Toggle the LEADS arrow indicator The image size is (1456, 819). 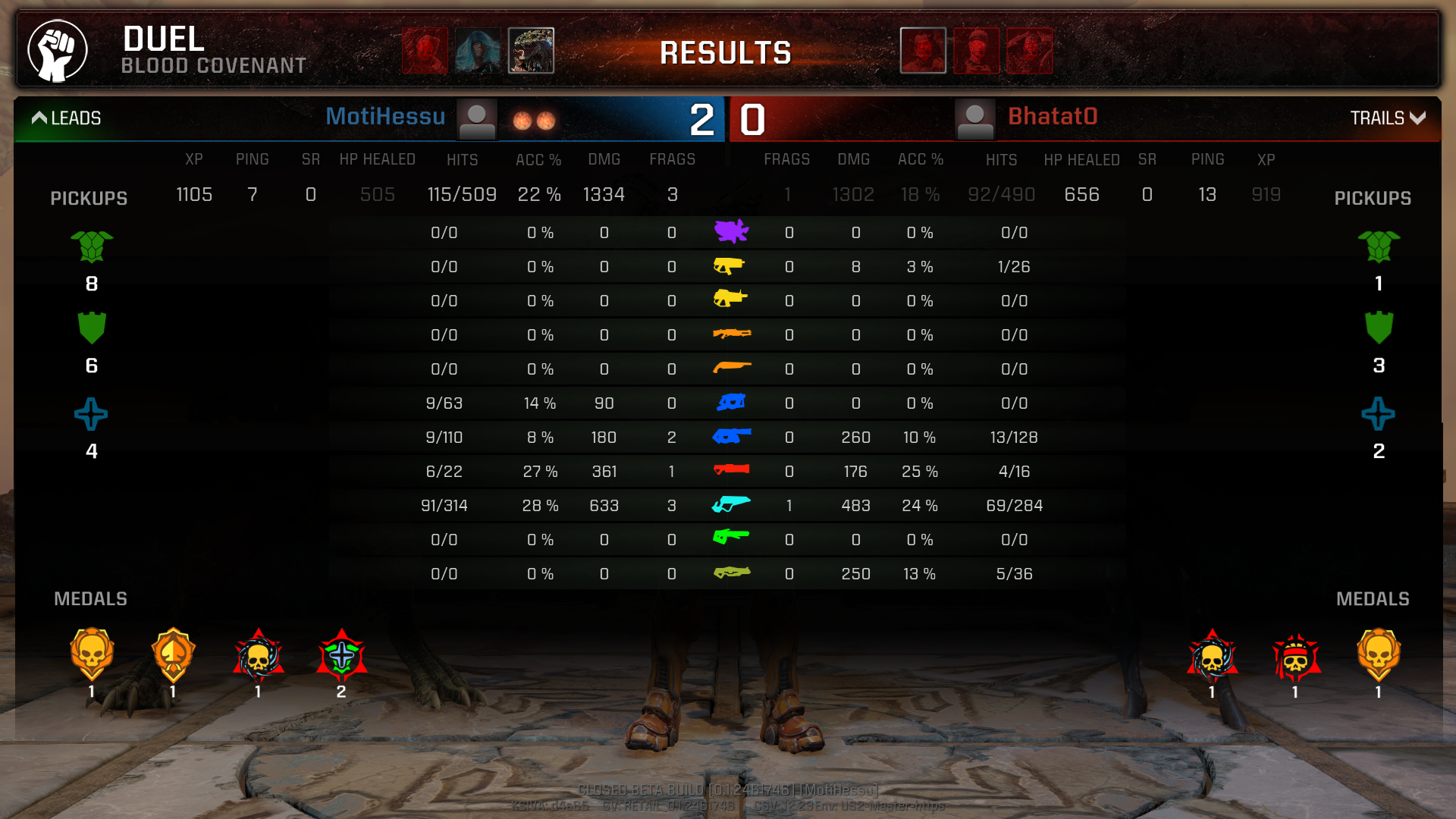point(39,118)
